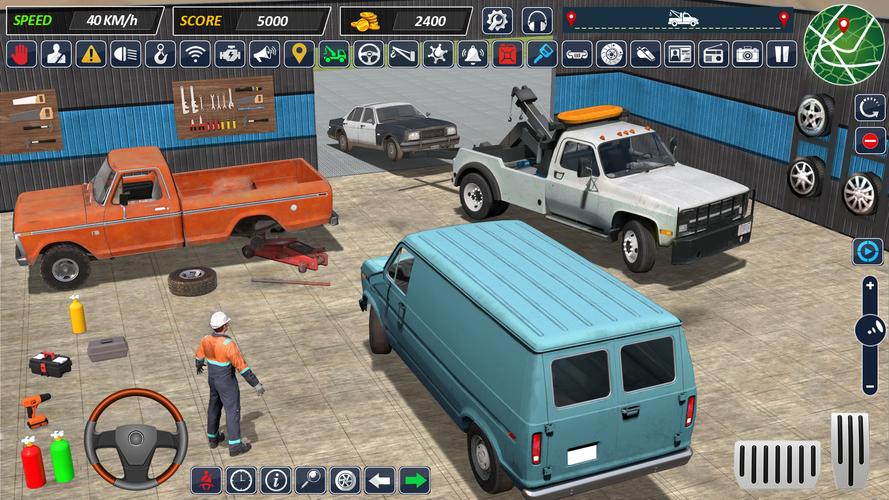
Task: Switch on the headlights
Action: pyautogui.click(x=125, y=54)
